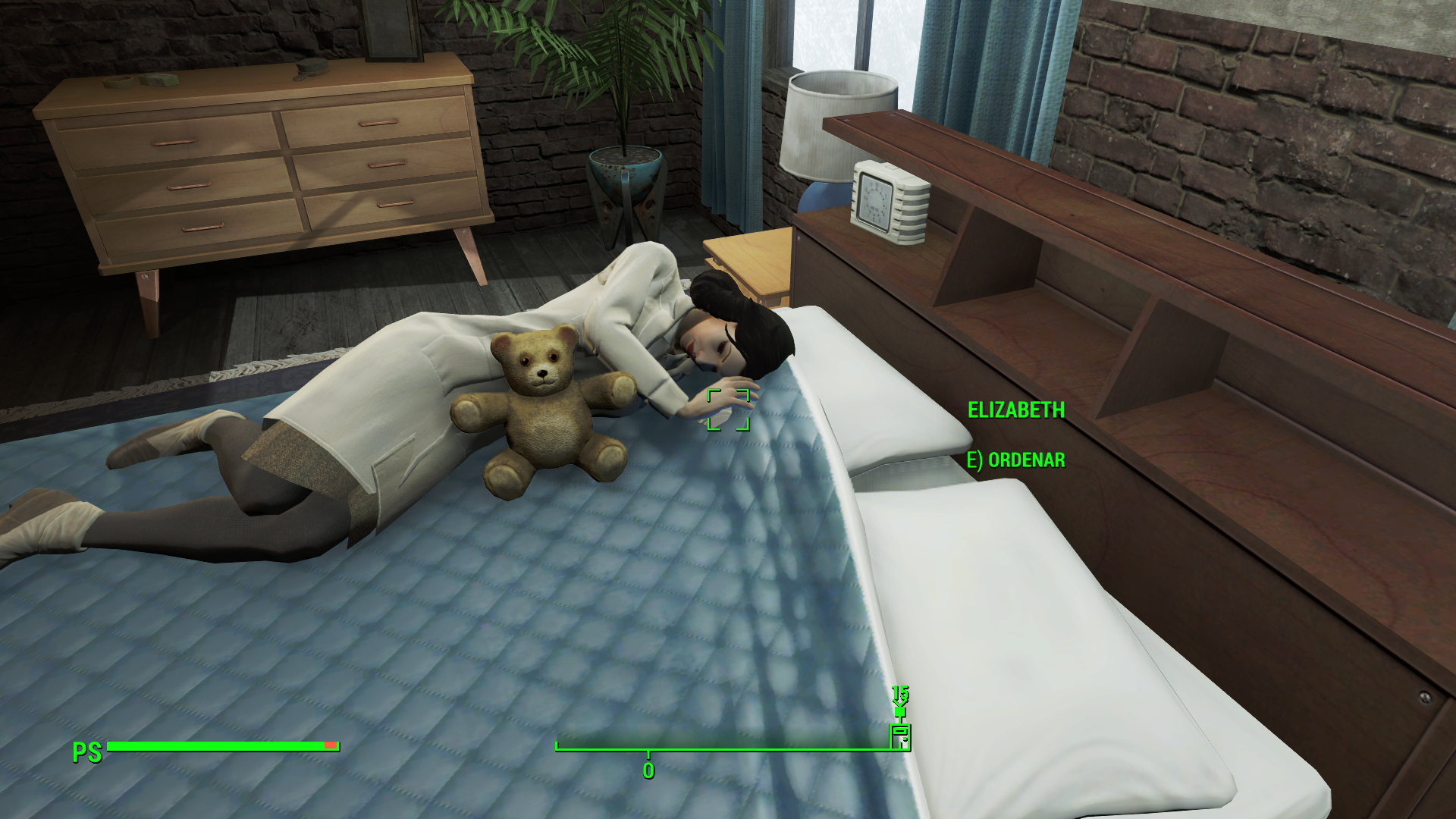Click the location marker on the compass
This screenshot has width=1456, height=819.
coord(900,736)
